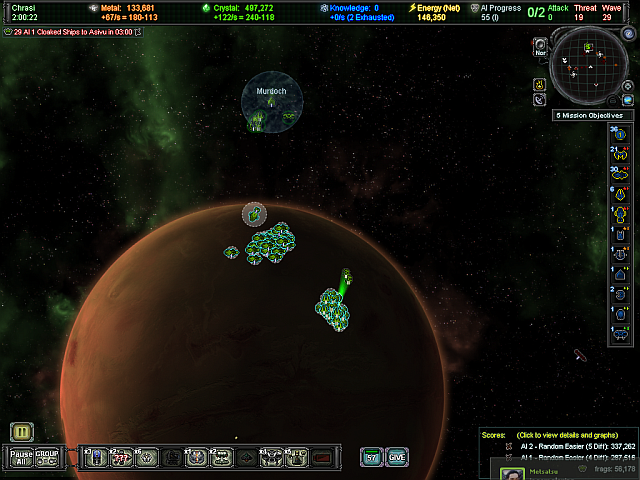Select the Murdoch planet label

tap(271, 91)
